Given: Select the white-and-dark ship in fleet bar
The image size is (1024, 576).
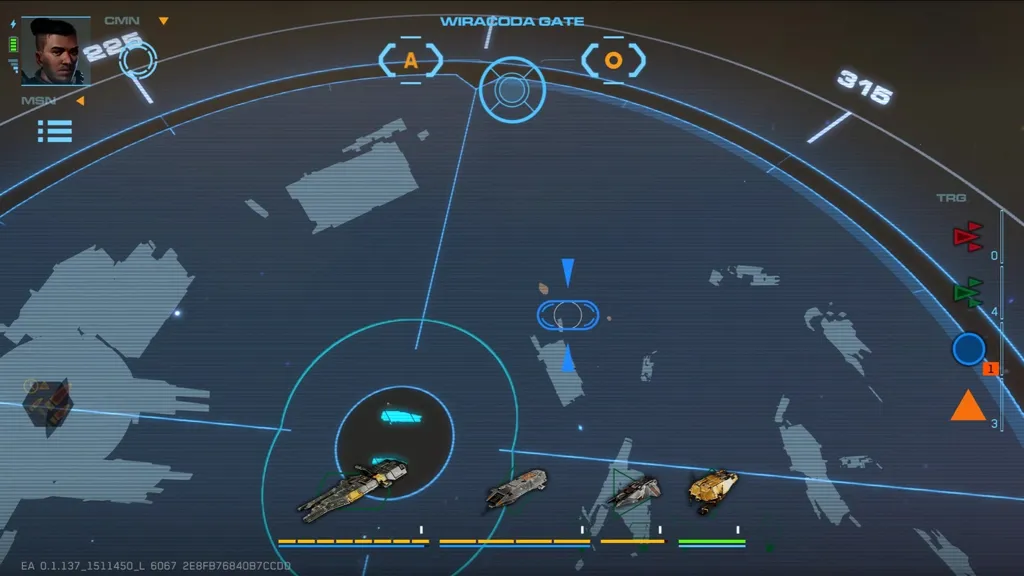Looking at the screenshot, I should coord(634,490).
